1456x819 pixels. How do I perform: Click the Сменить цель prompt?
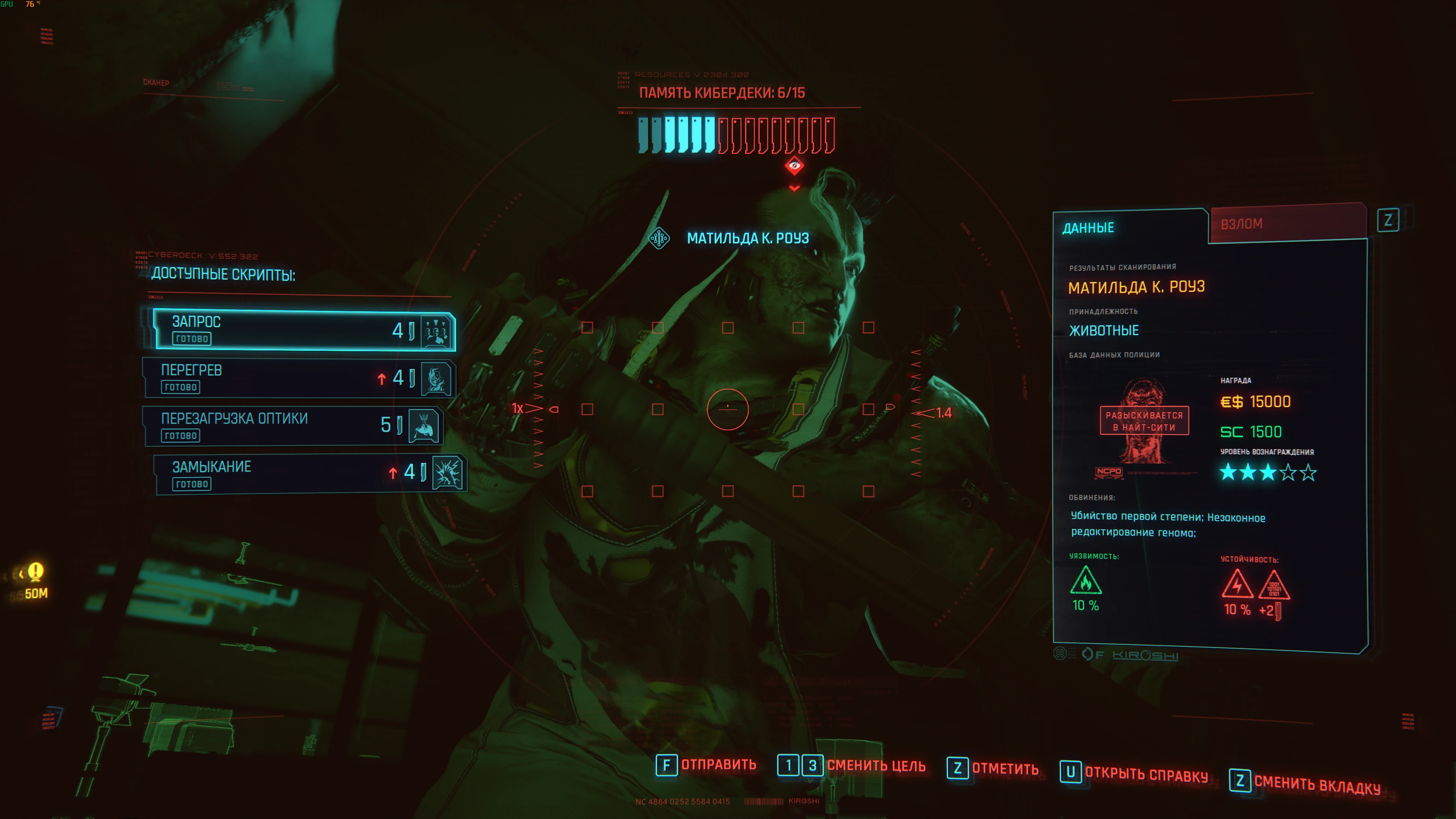852,766
